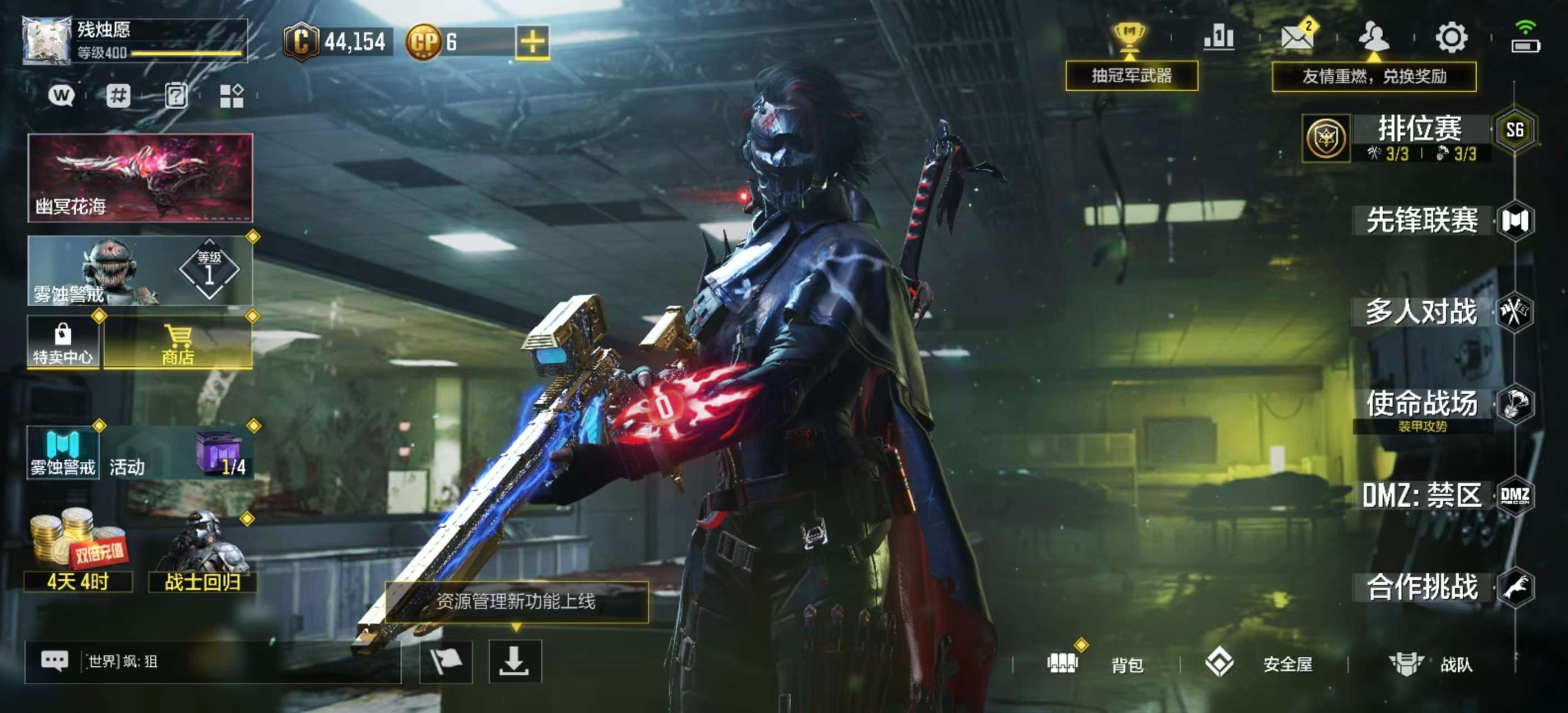Select 合作挑战 co-op mode
This screenshot has width=1568, height=713.
pyautogui.click(x=1422, y=587)
